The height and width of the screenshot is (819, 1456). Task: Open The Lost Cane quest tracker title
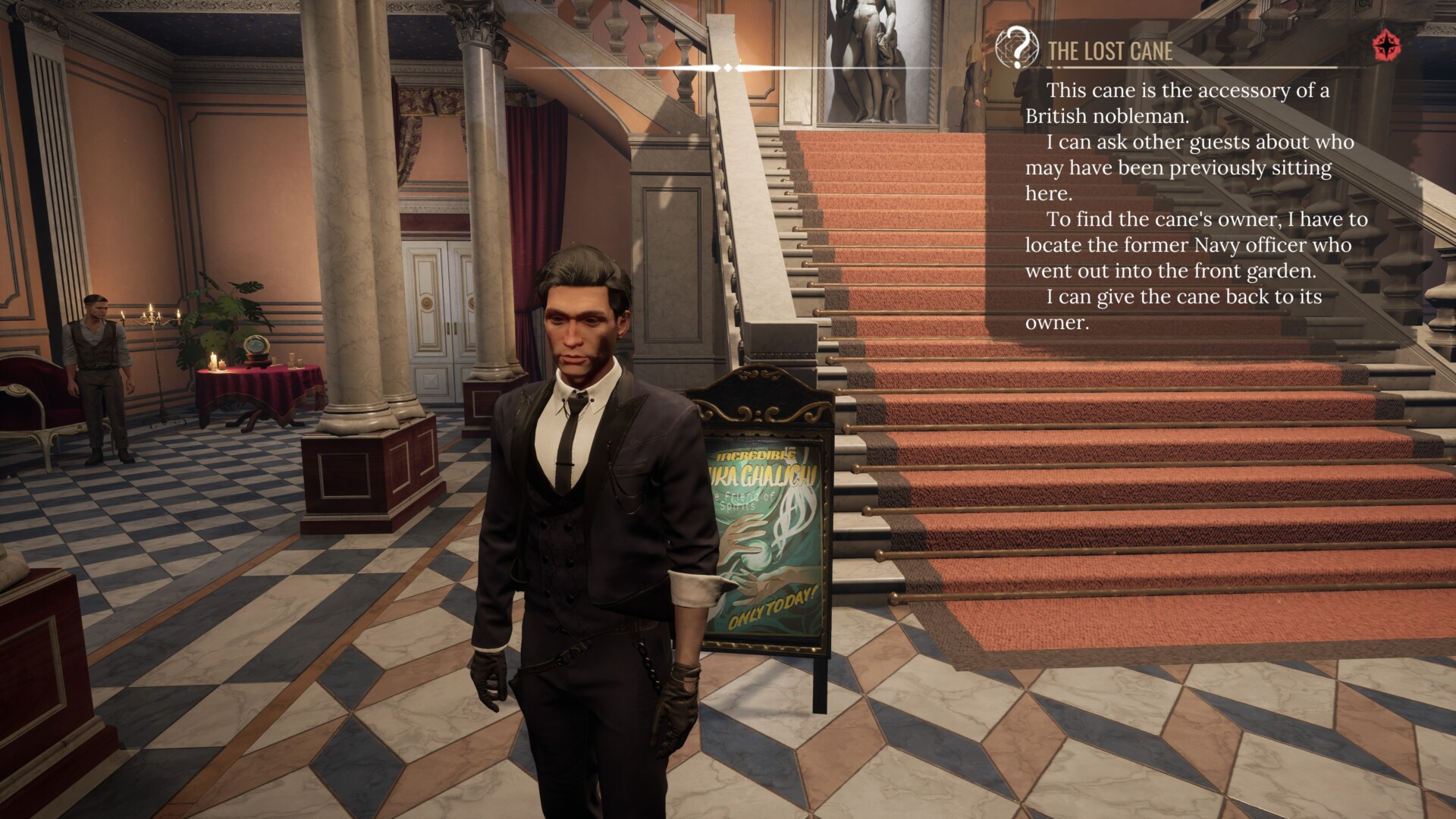pyautogui.click(x=1110, y=51)
